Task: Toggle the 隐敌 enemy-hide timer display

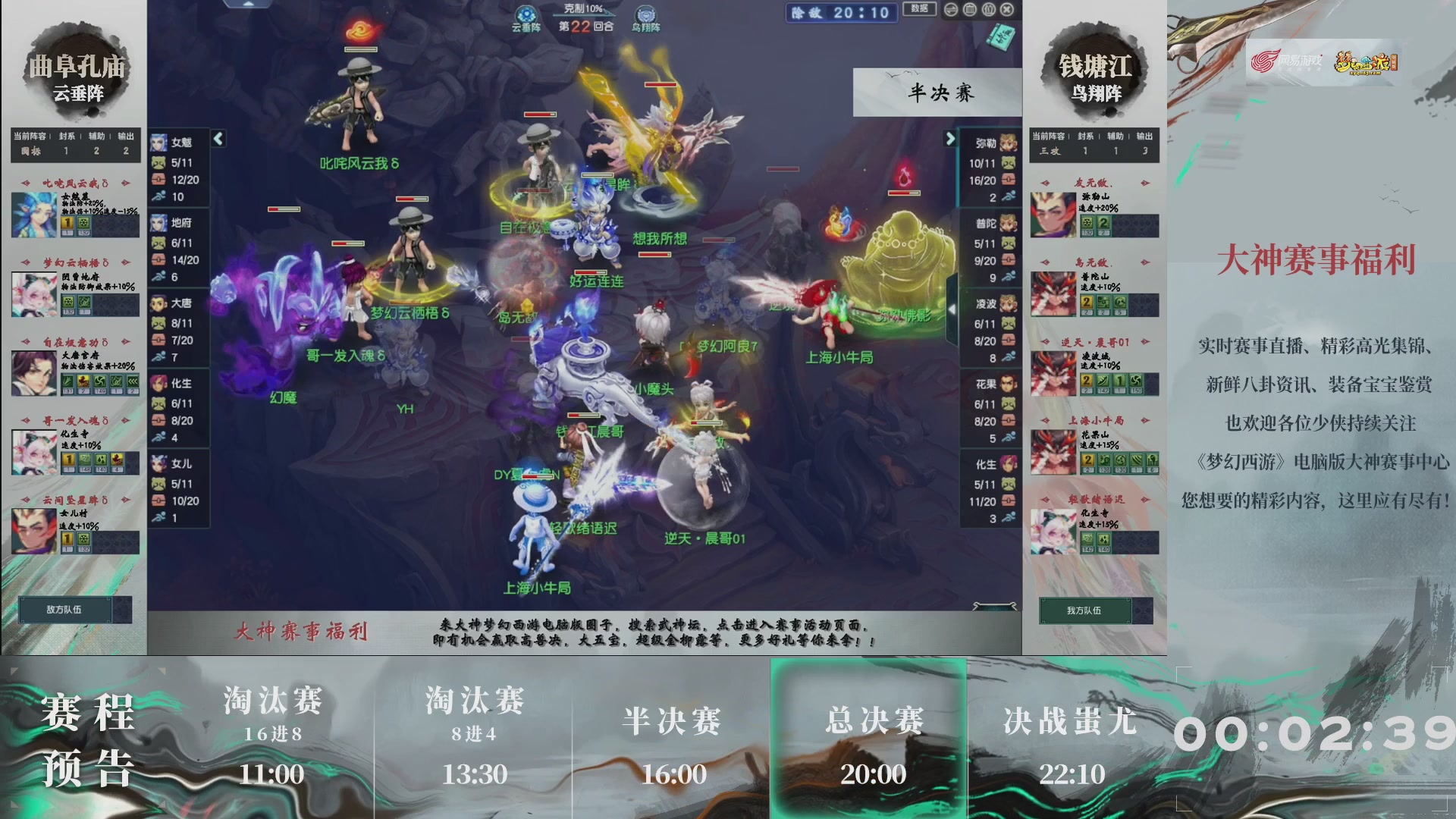Action: (x=841, y=13)
